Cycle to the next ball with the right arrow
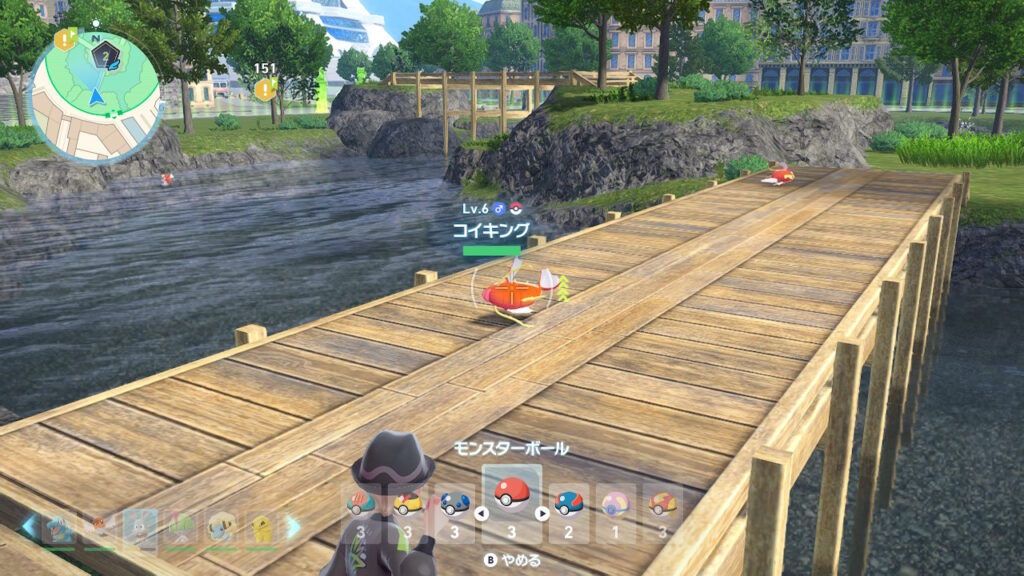Image resolution: width=1024 pixels, height=576 pixels. (543, 514)
